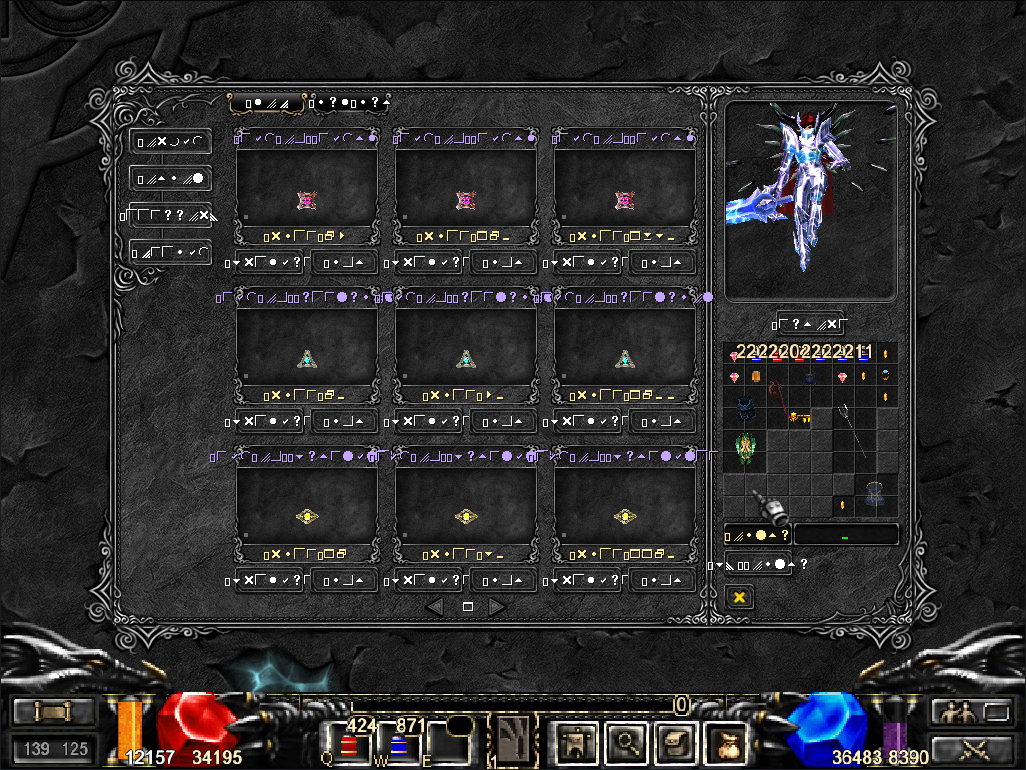Switch to the second shop tab at top
This screenshot has height=770, width=1026.
point(350,102)
